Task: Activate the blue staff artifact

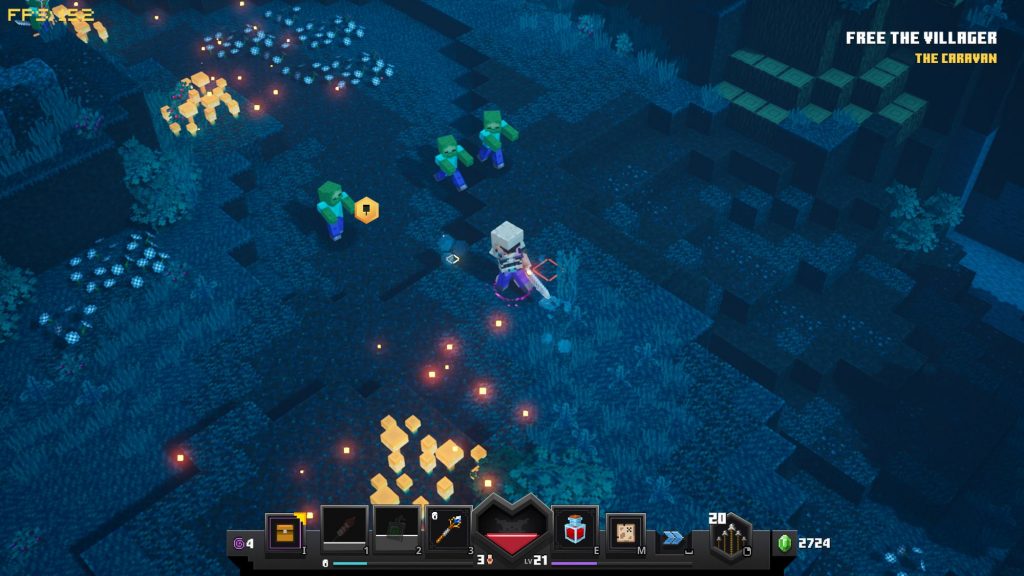Action: click(x=449, y=527)
